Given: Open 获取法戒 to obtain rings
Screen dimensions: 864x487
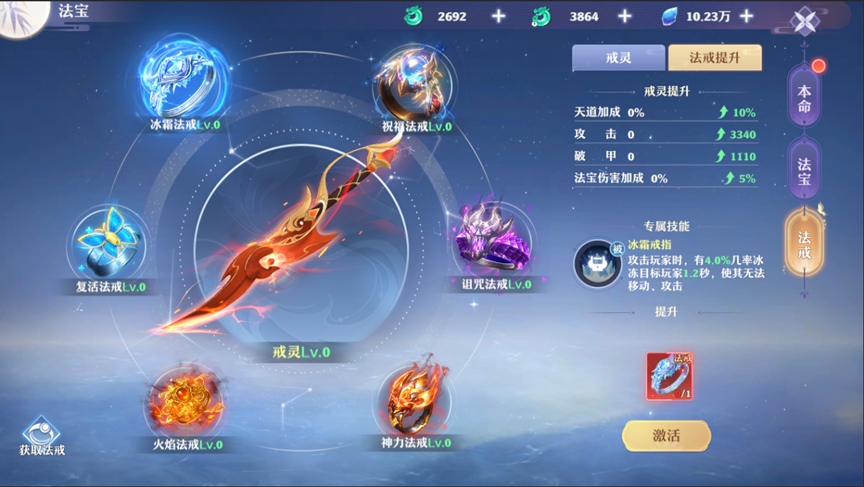Looking at the screenshot, I should (x=42, y=436).
